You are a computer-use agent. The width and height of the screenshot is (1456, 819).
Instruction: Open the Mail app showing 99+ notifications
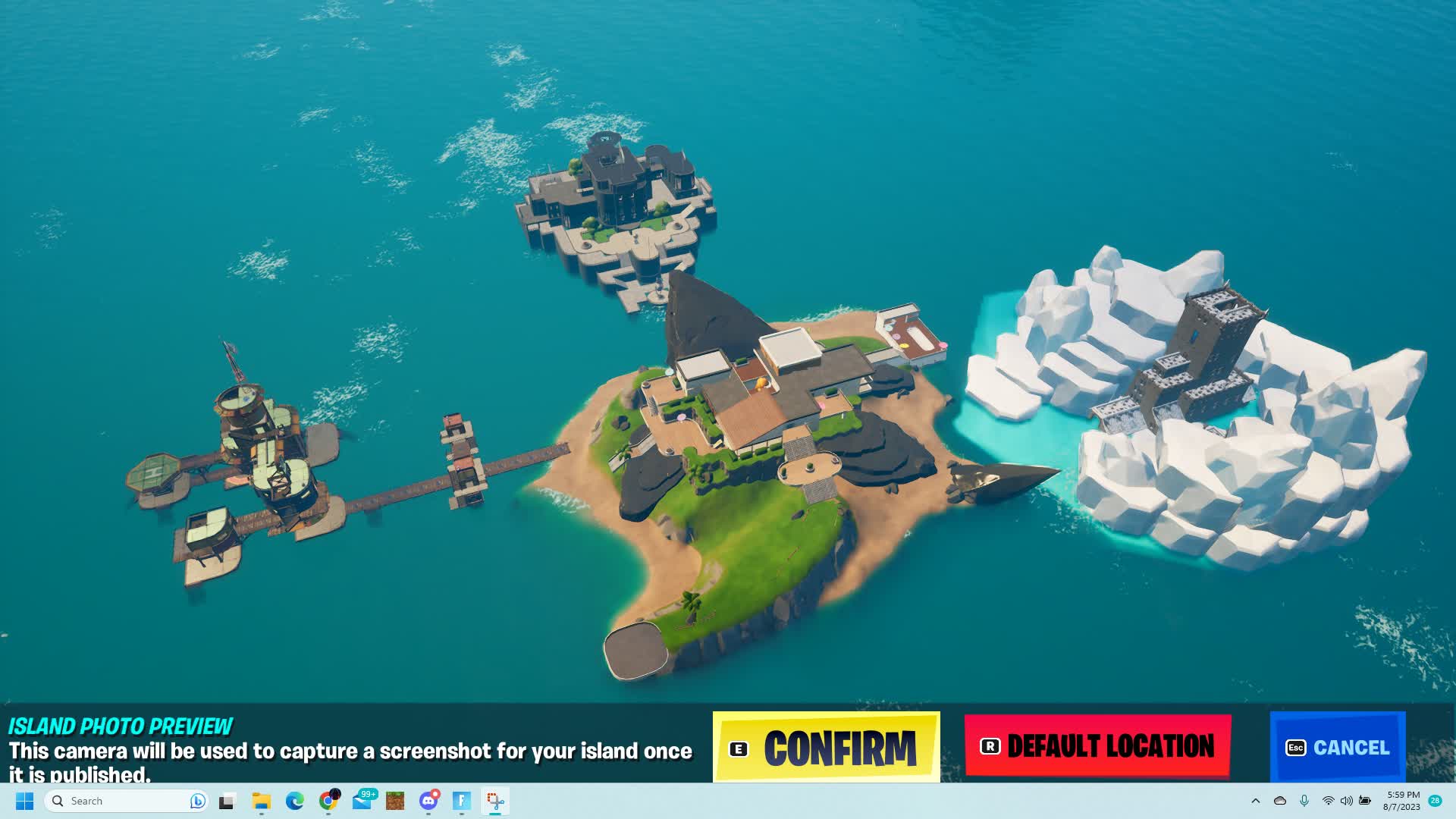click(x=362, y=801)
